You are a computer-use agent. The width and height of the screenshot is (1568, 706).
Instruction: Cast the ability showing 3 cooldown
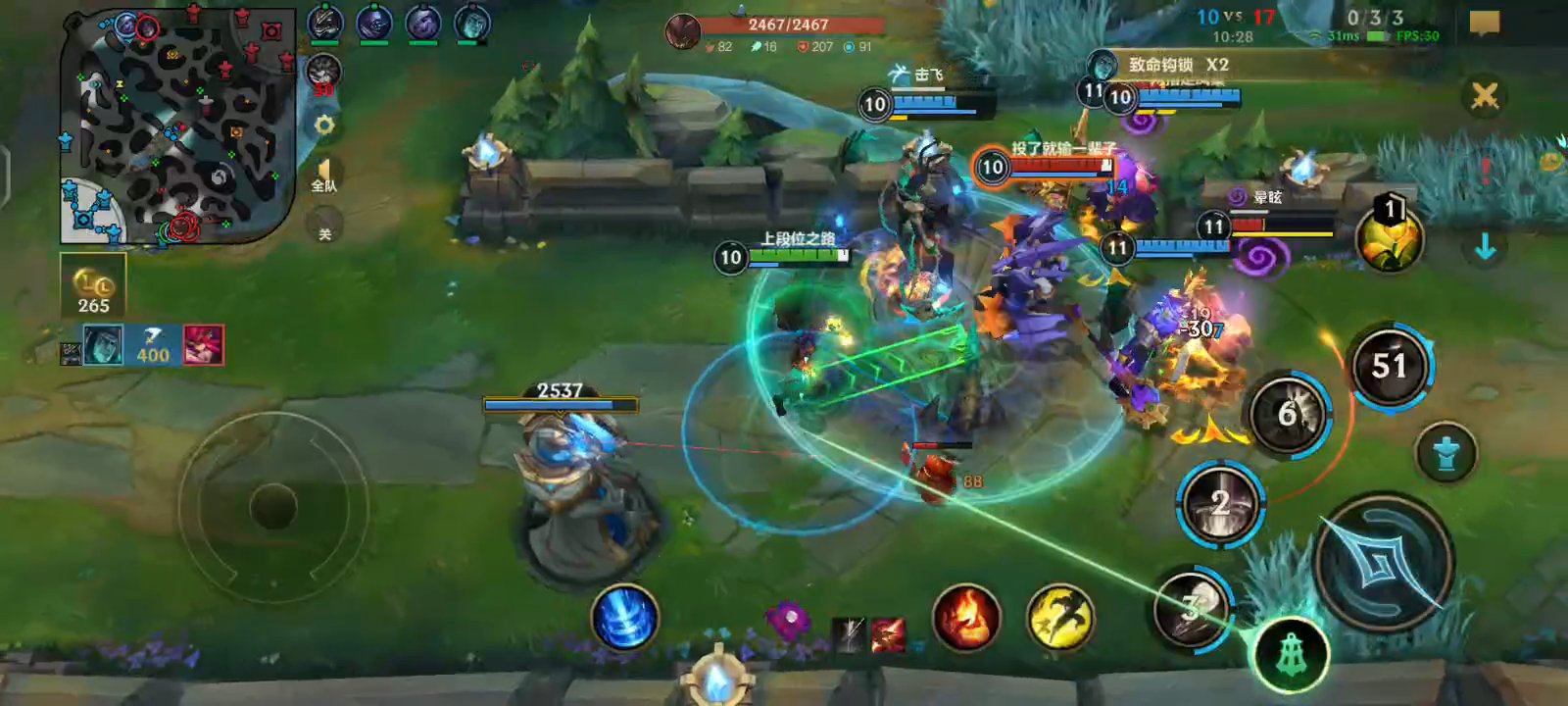[1191, 609]
